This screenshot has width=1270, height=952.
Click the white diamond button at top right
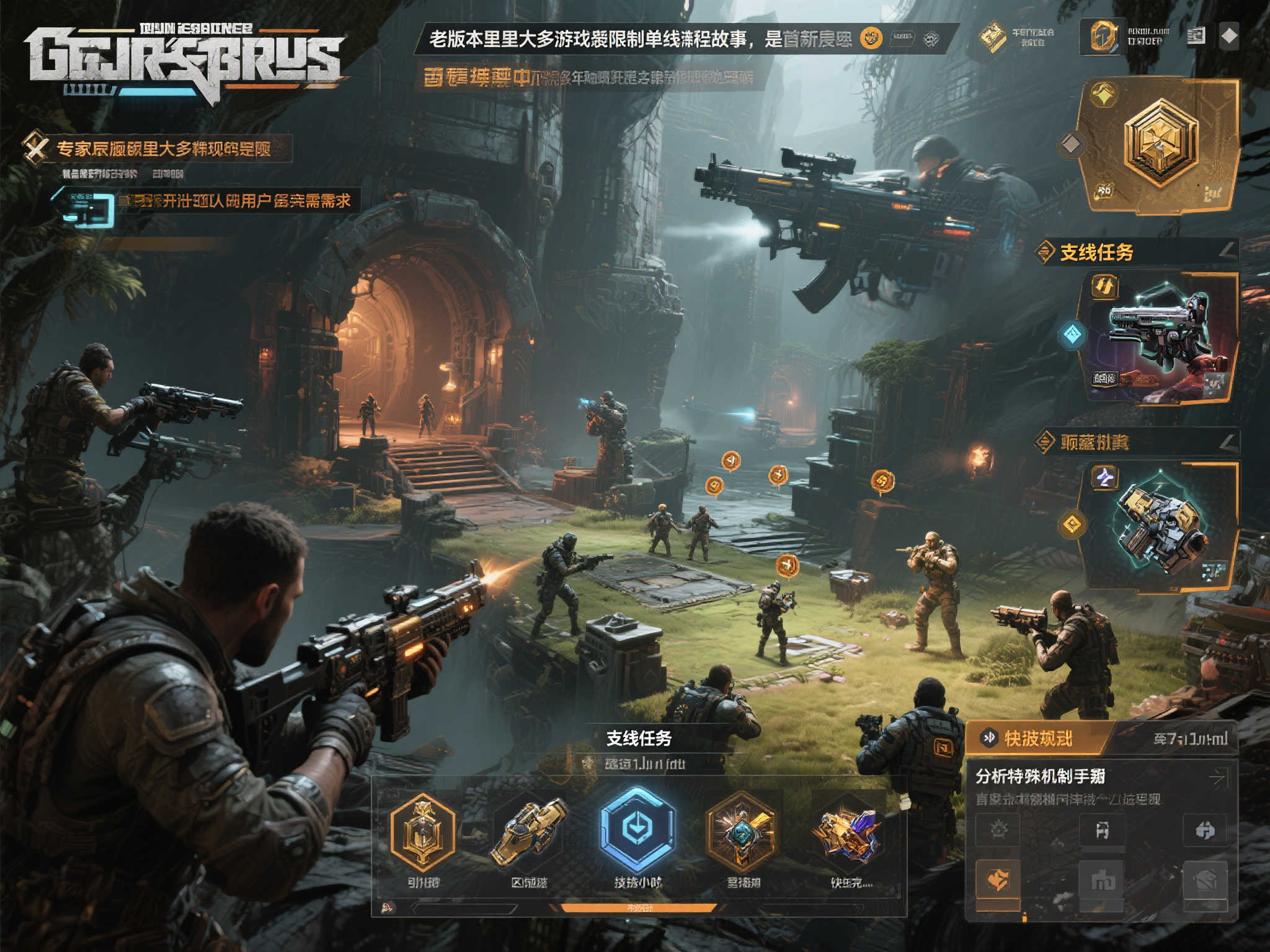pos(1229,37)
